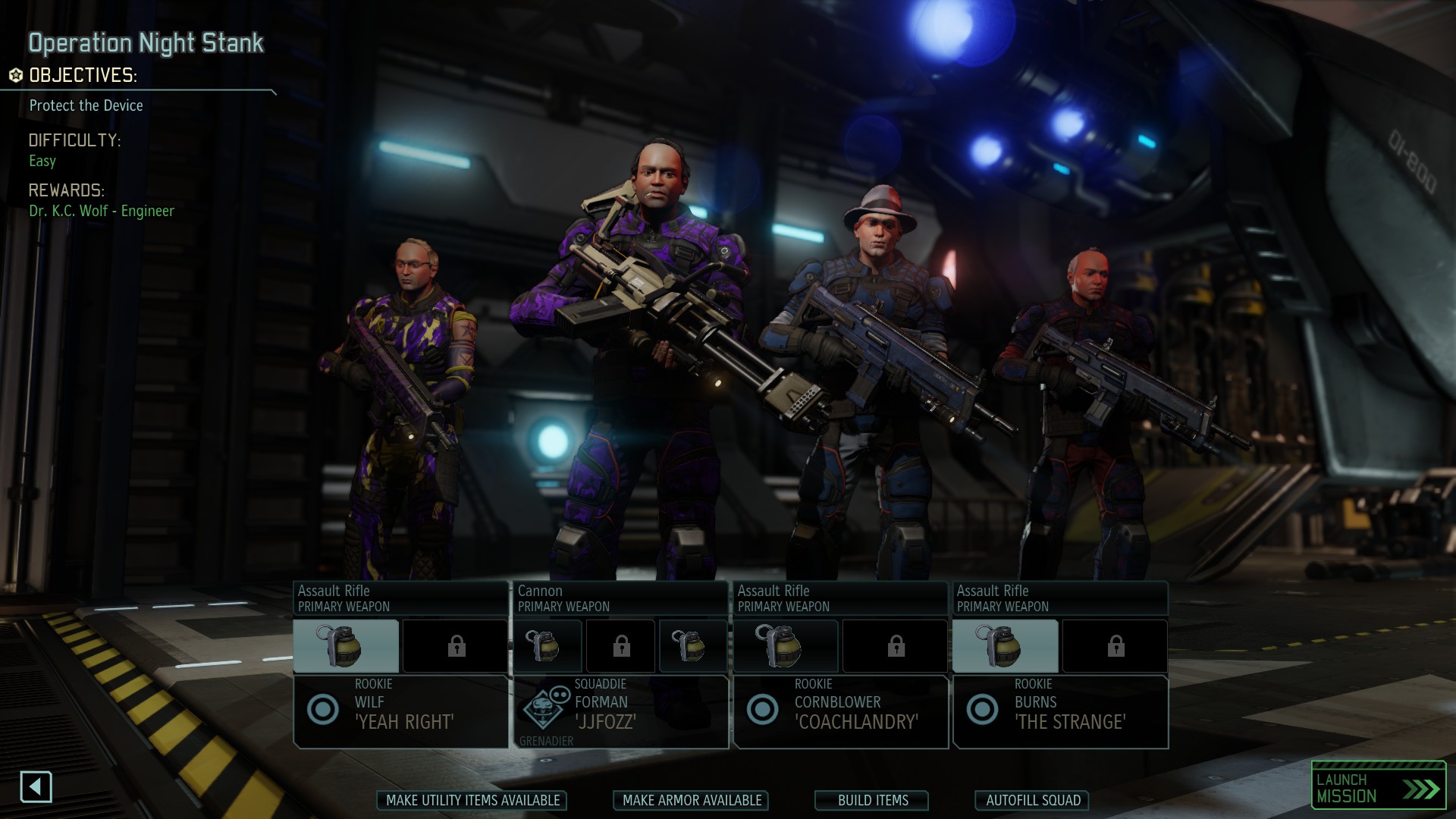Select rookie Burns 'The Strange' soldier panel

(1061, 711)
